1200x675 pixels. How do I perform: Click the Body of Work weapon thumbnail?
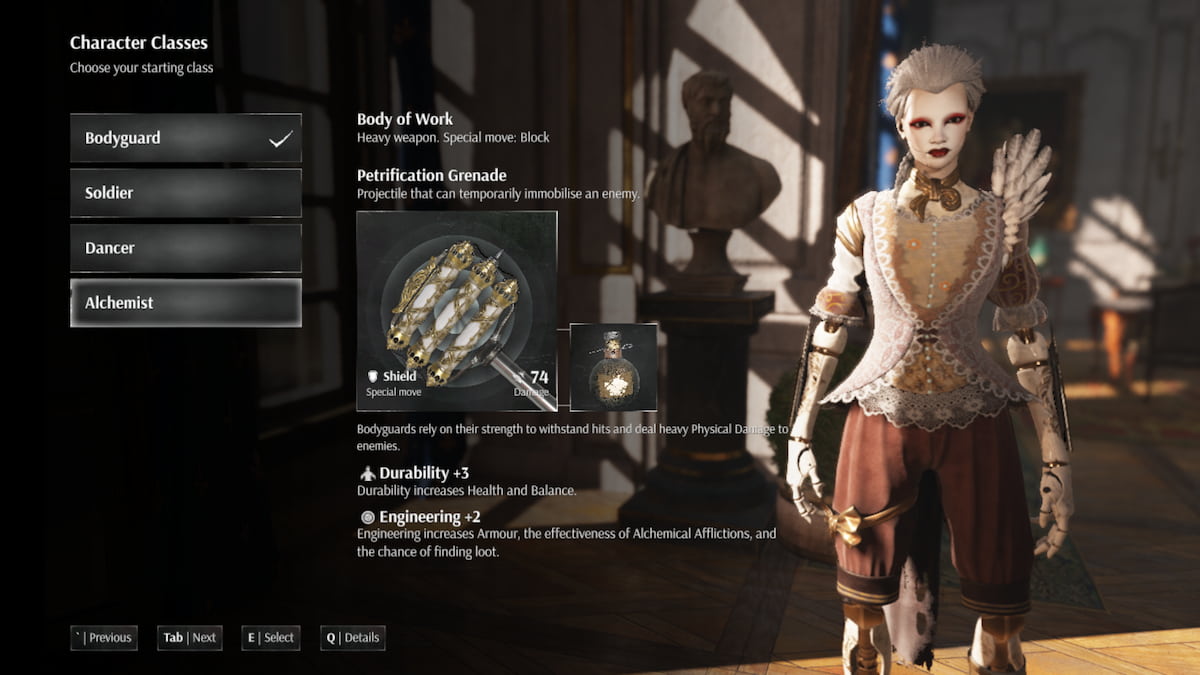pyautogui.click(x=457, y=311)
